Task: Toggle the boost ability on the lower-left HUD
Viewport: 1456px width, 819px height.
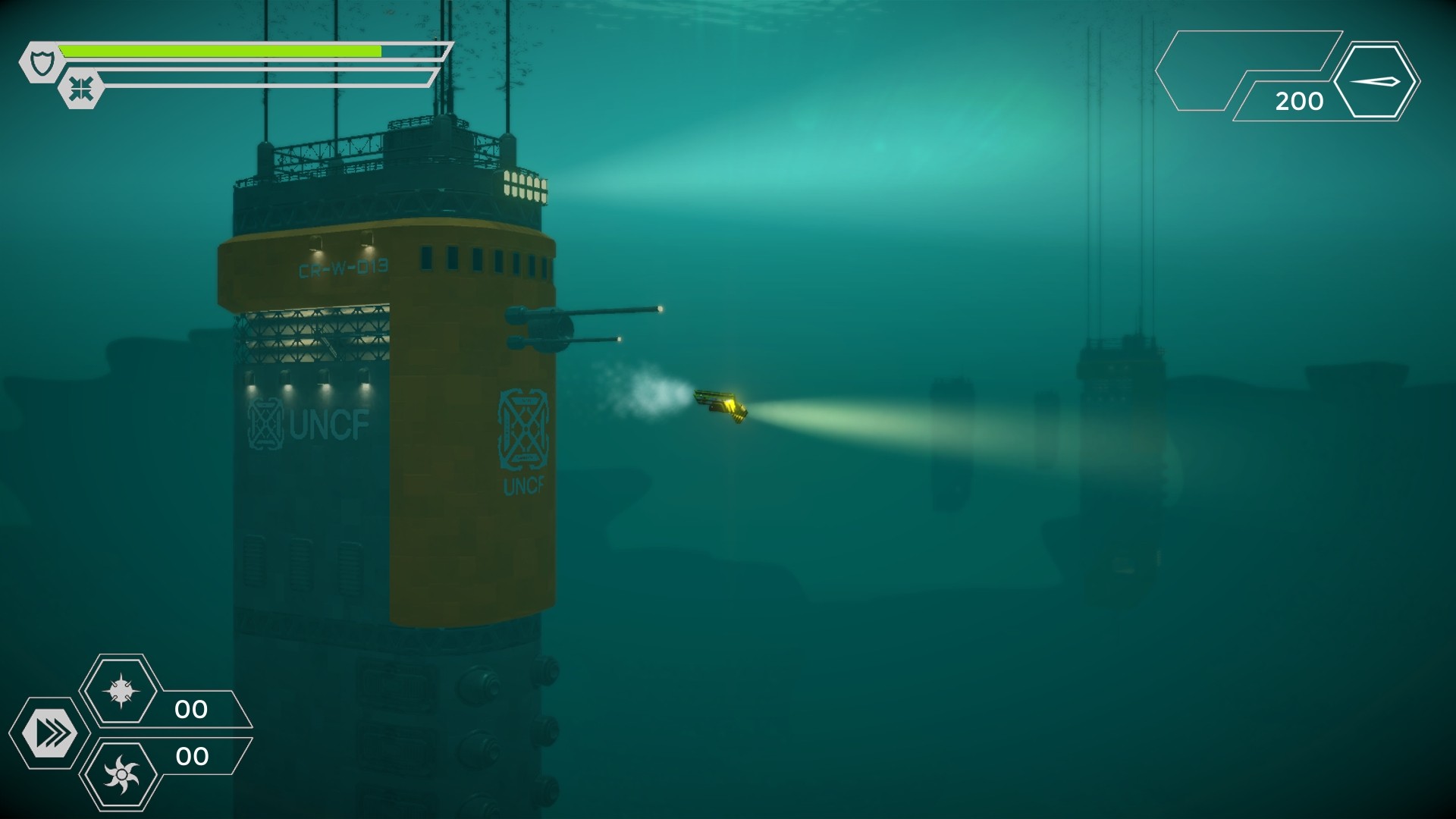Action: click(50, 733)
